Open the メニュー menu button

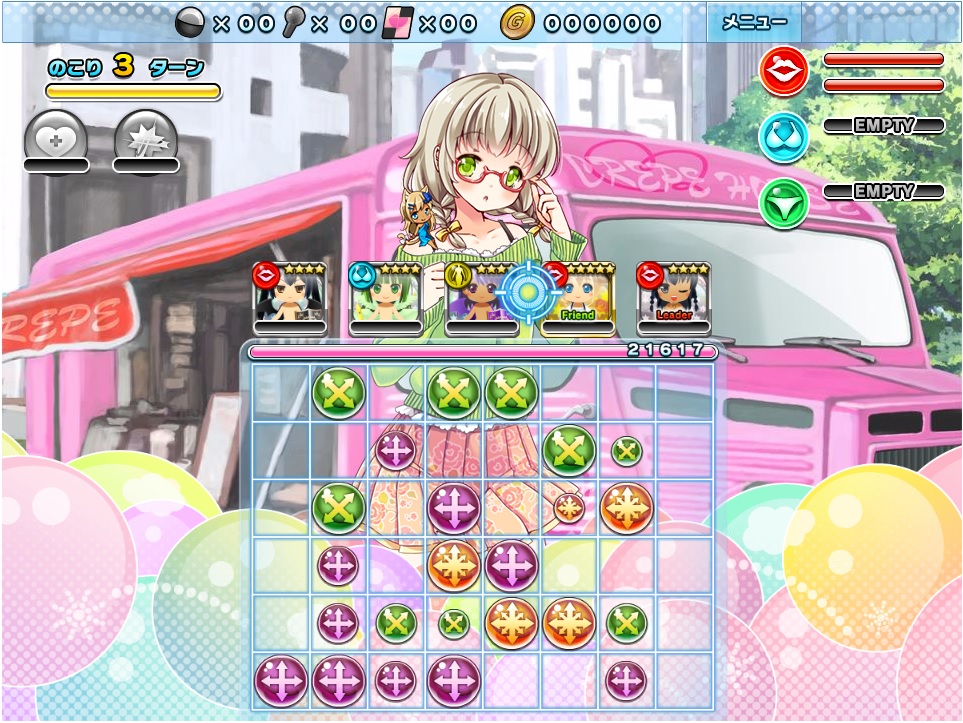point(754,23)
